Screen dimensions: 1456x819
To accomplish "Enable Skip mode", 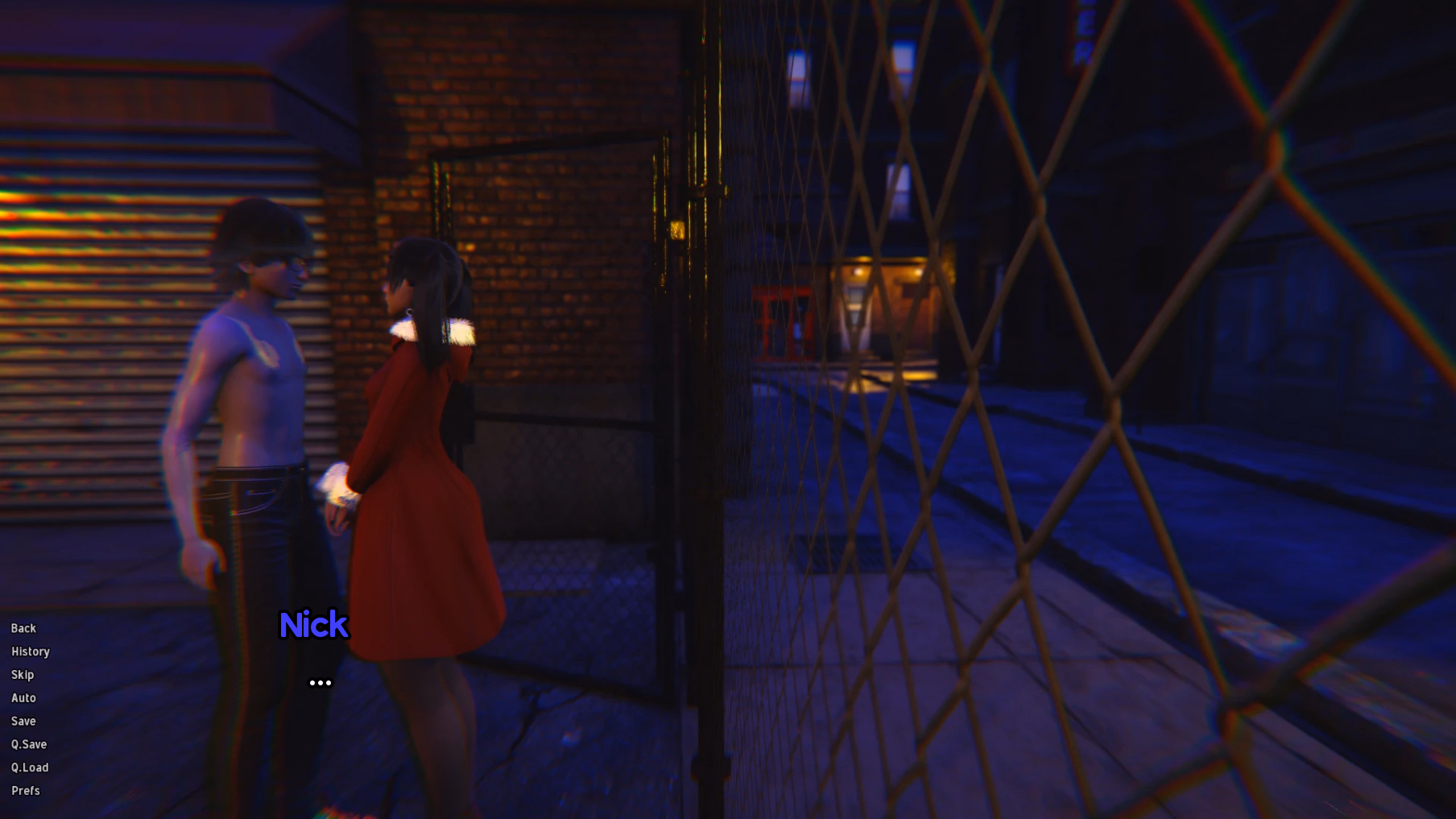I will [x=22, y=675].
